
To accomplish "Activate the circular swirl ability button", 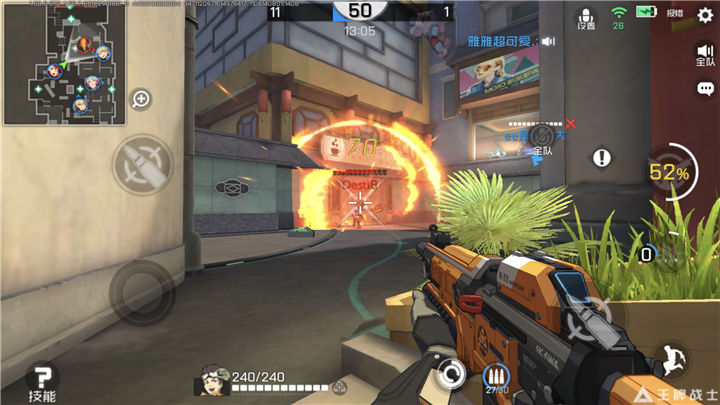I will coord(451,375).
